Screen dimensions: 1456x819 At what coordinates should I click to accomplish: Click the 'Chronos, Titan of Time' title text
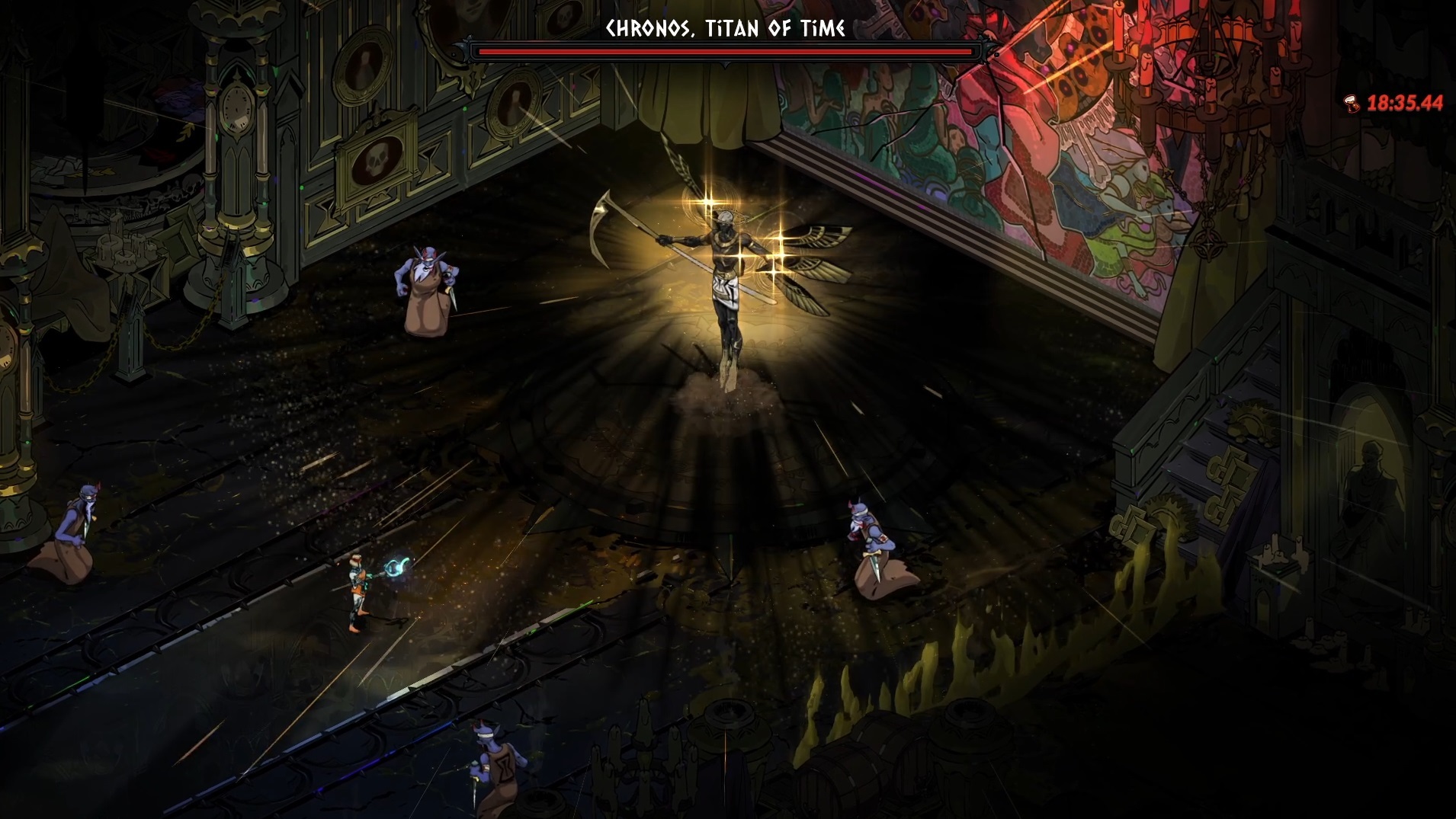[723, 28]
